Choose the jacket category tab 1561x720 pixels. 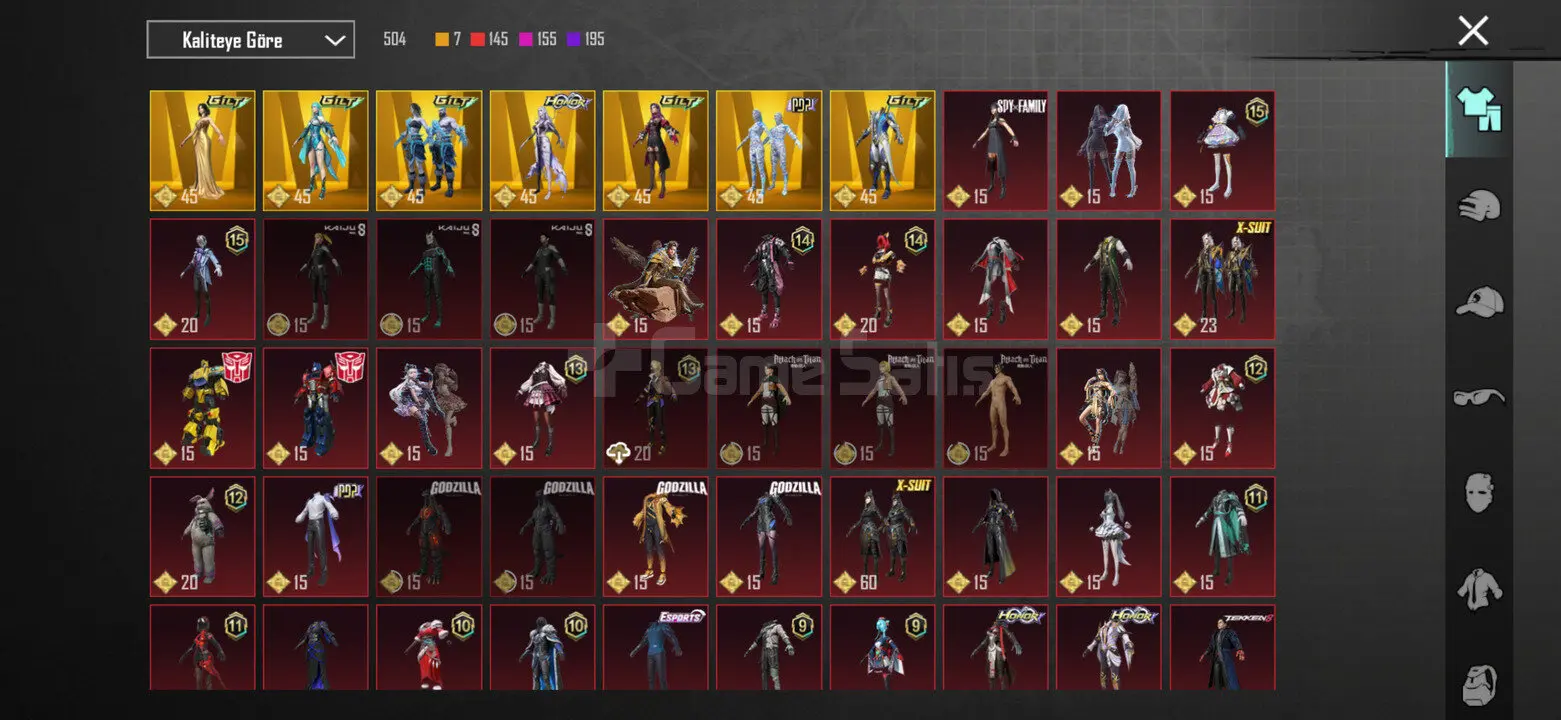tap(1479, 588)
